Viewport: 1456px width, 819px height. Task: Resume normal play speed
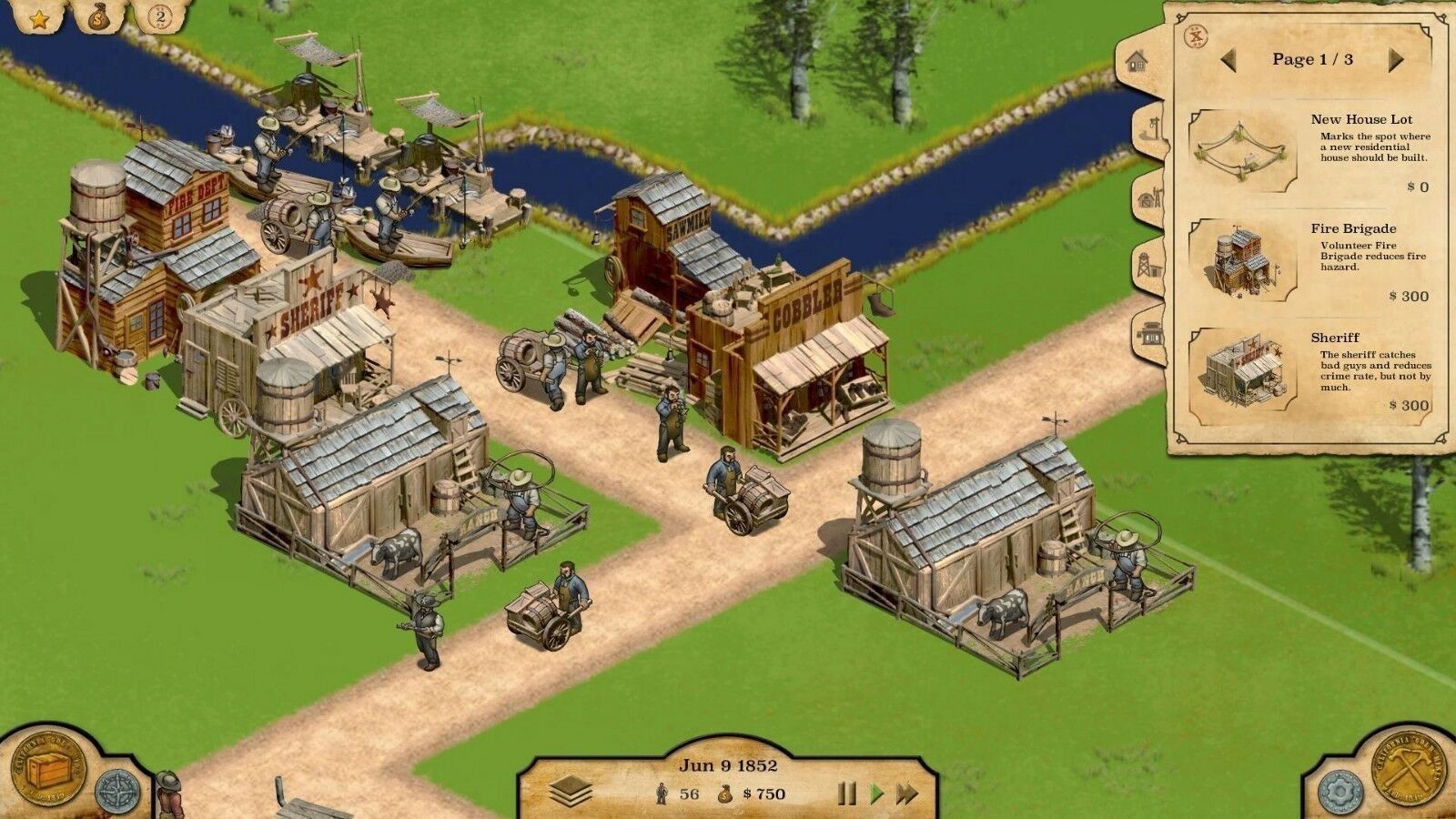point(876,794)
